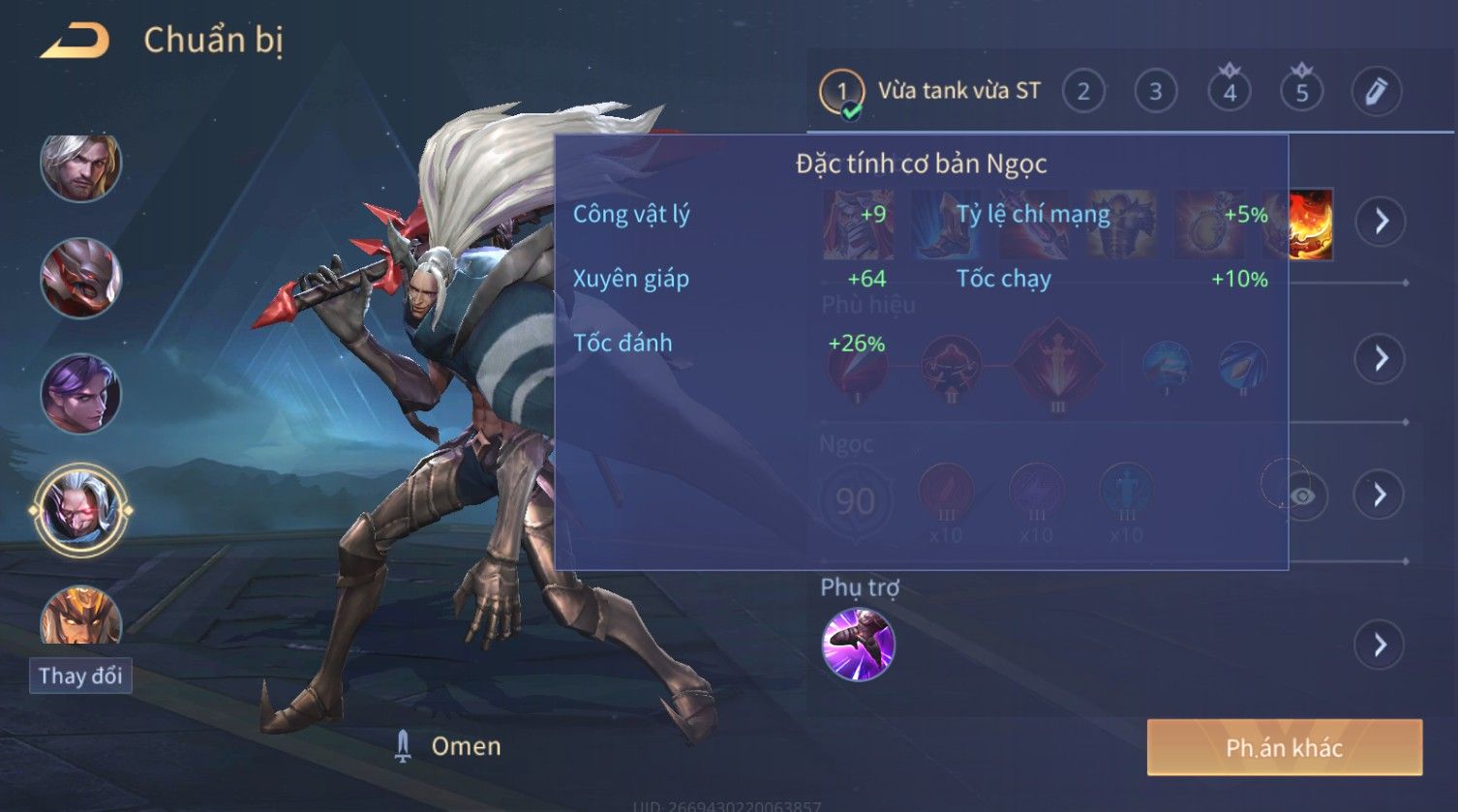This screenshot has width=1458, height=812.
Task: Expand the Ngọc row arrow
Action: tap(1381, 496)
